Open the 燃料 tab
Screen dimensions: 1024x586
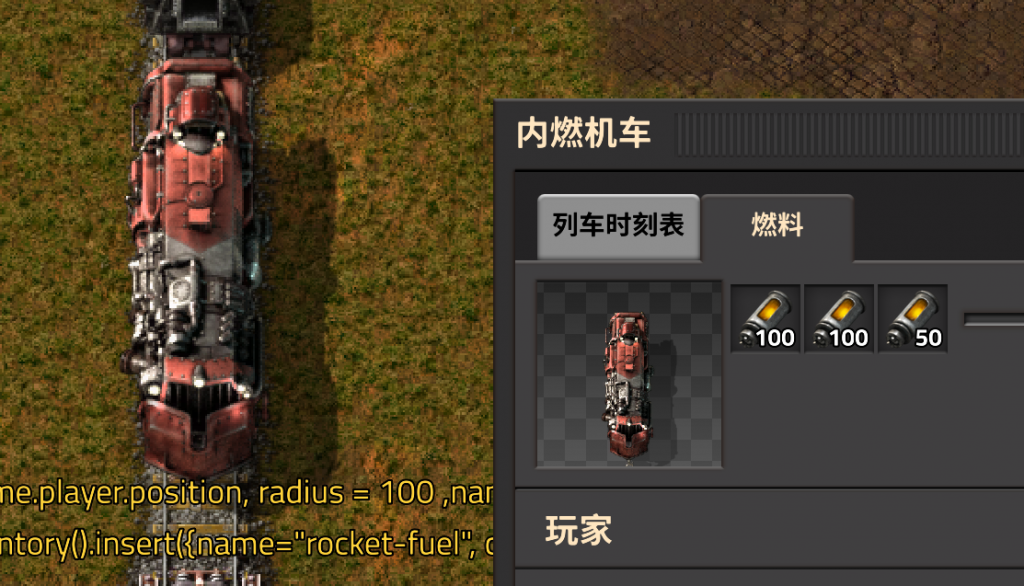[777, 225]
